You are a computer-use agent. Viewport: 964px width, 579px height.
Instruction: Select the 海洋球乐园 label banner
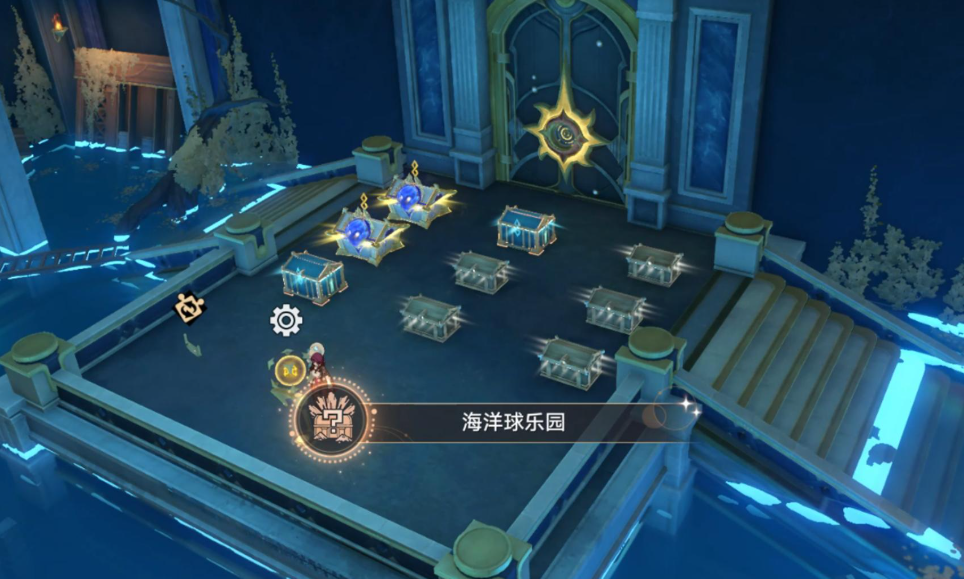pos(513,422)
